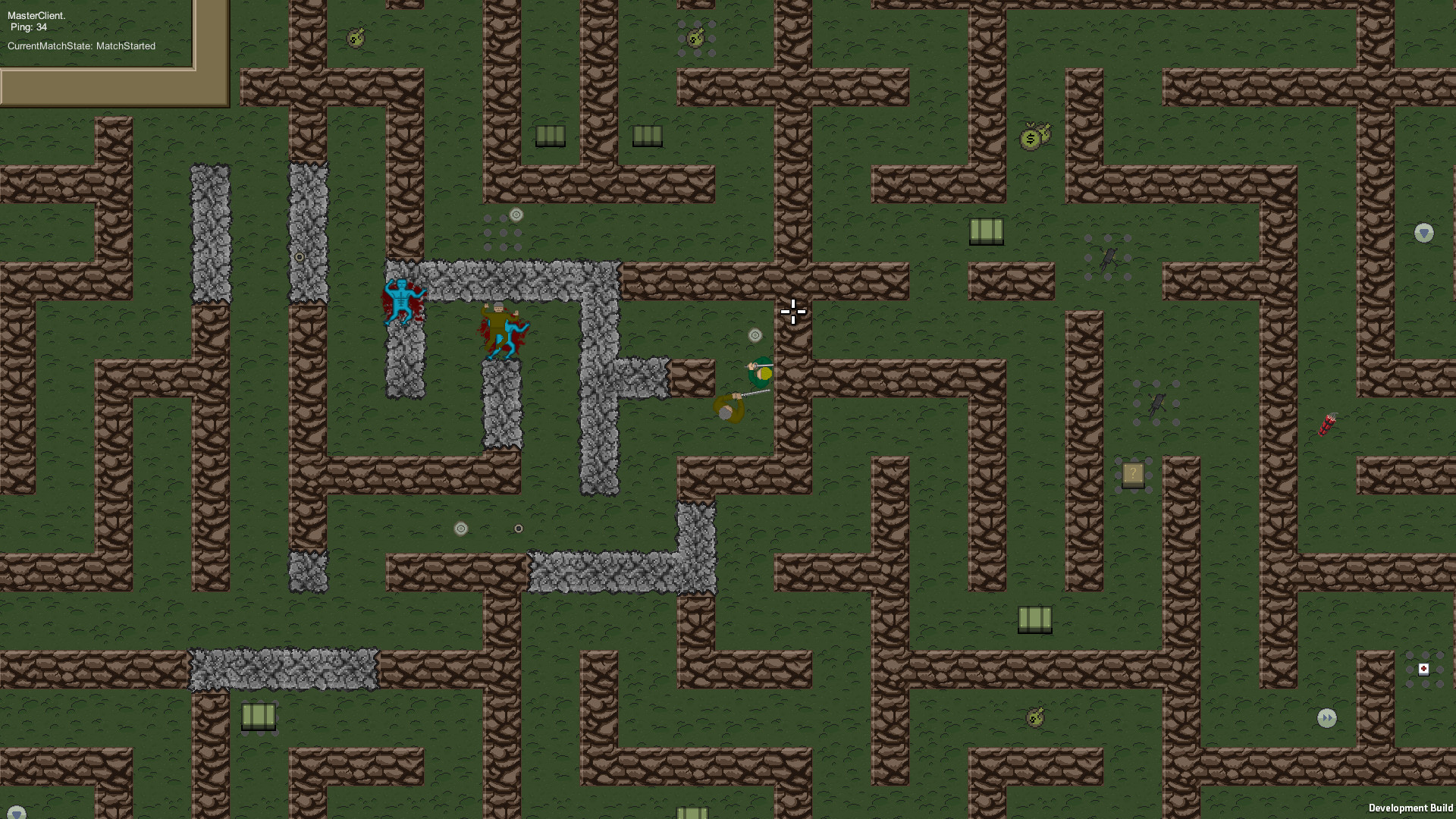1456x819 pixels.
Task: Click the small ring pickup near the player
Action: click(x=755, y=334)
